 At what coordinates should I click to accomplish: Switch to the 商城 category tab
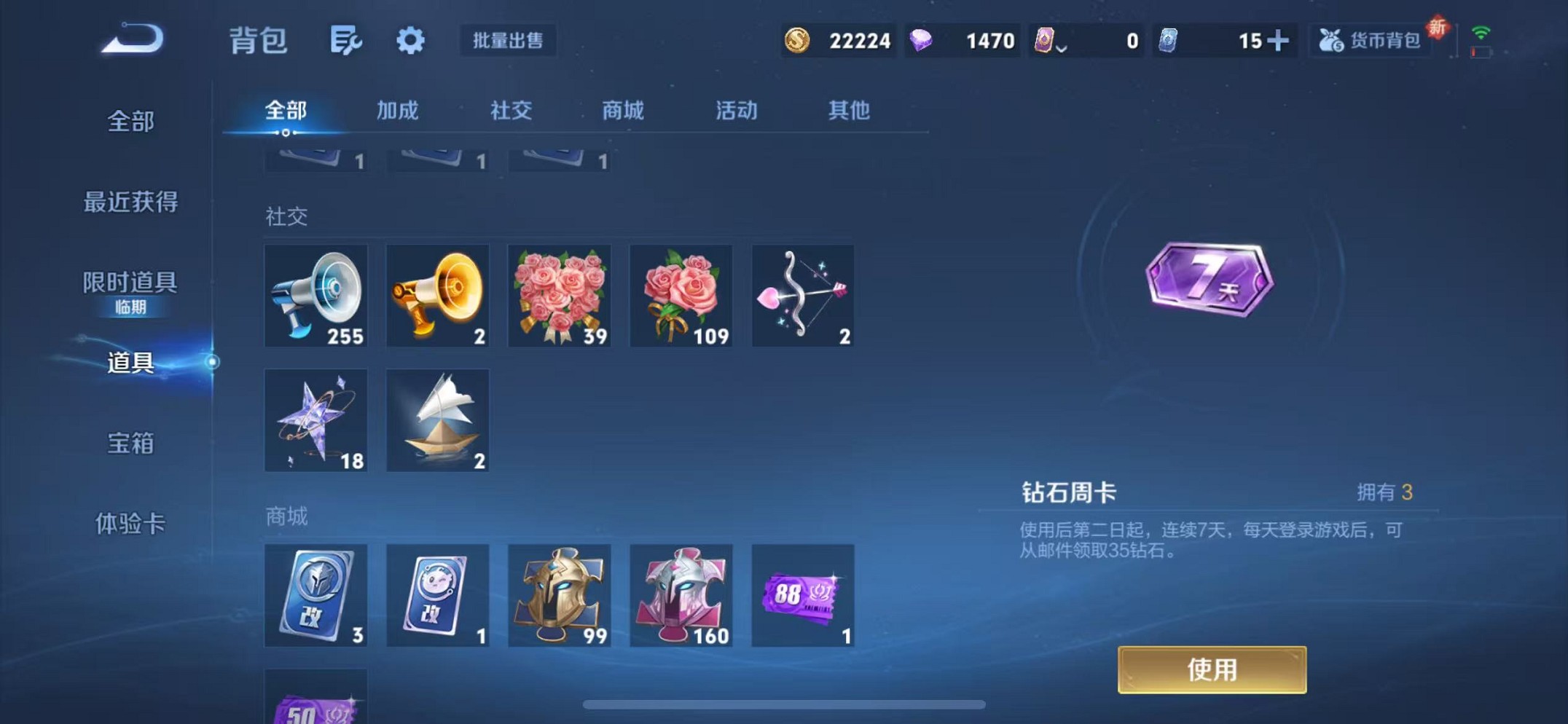[x=622, y=110]
